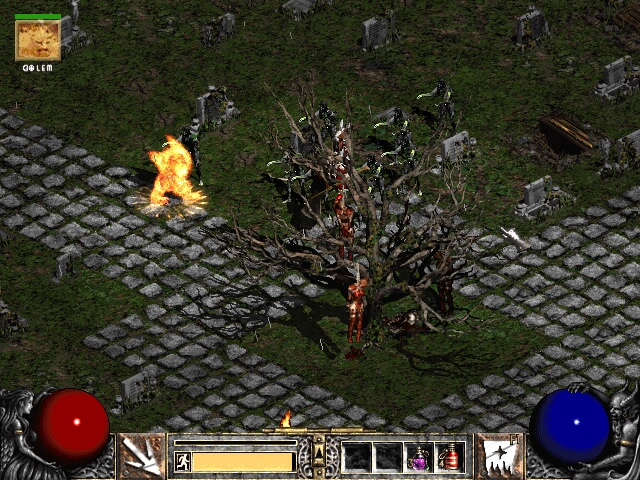The height and width of the screenshot is (480, 640).
Task: Toggle the run/walk button
Action: pos(183,462)
